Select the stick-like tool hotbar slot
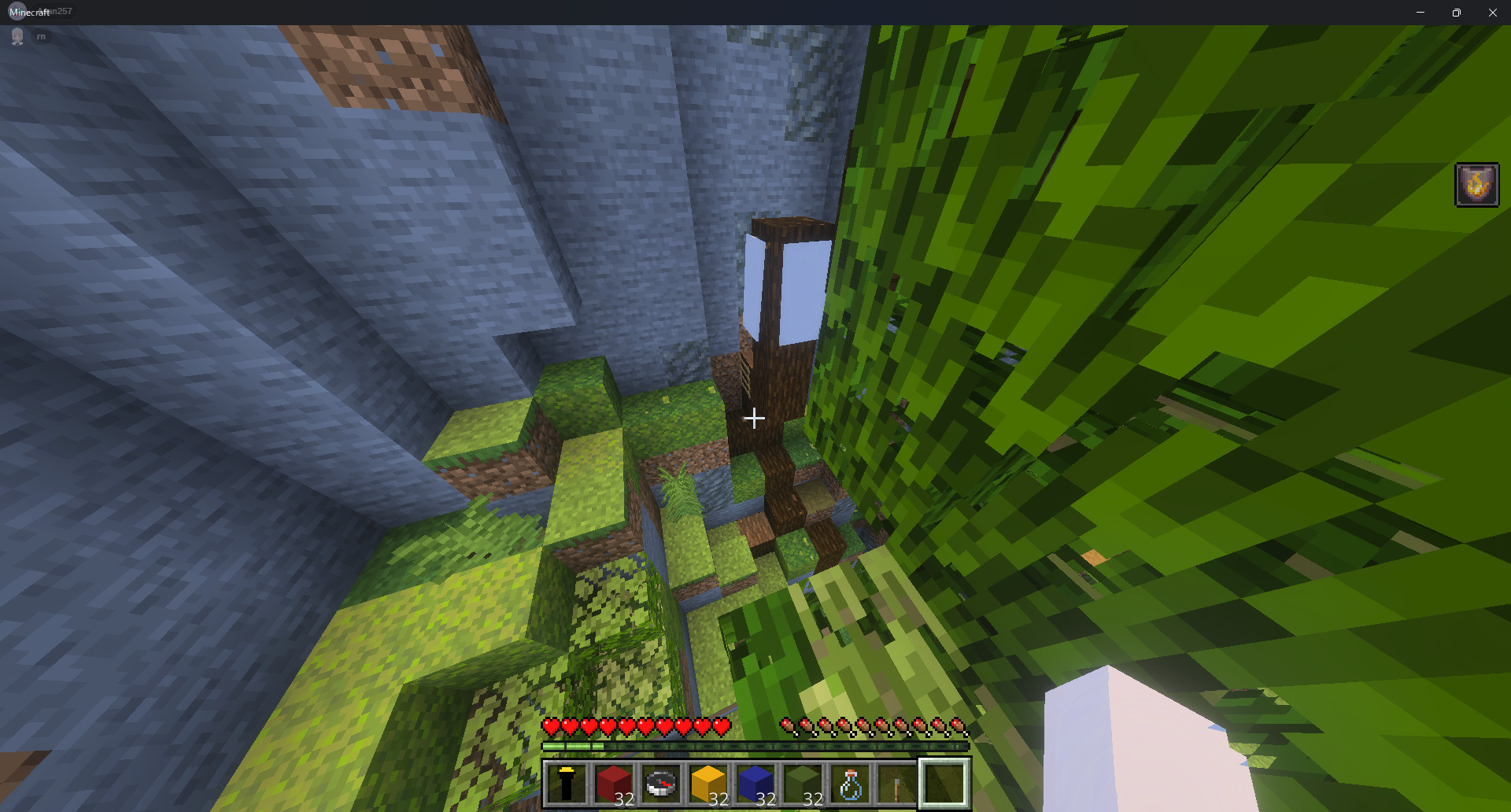 tap(897, 784)
